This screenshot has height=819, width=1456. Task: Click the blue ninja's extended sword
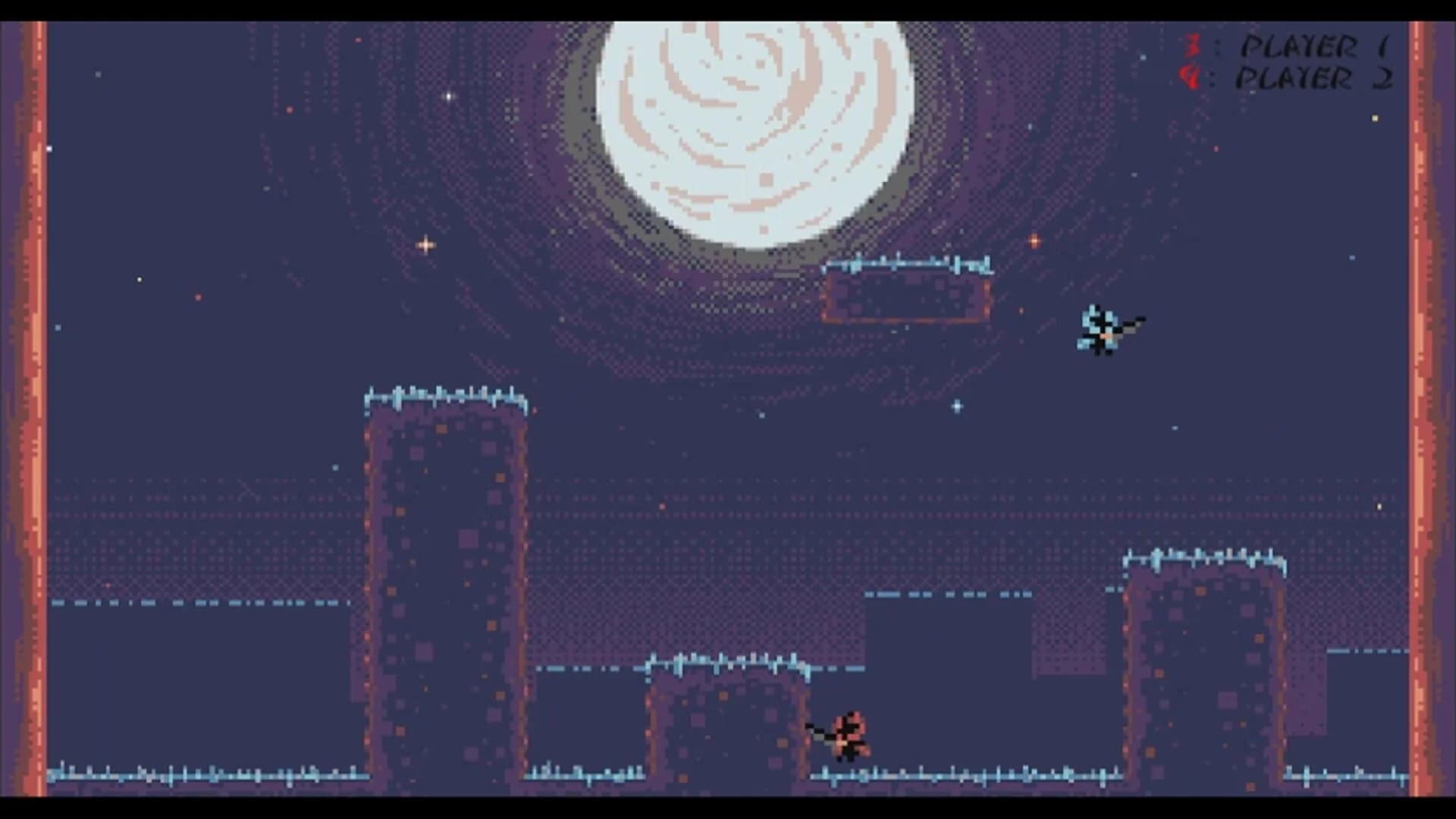1130,328
